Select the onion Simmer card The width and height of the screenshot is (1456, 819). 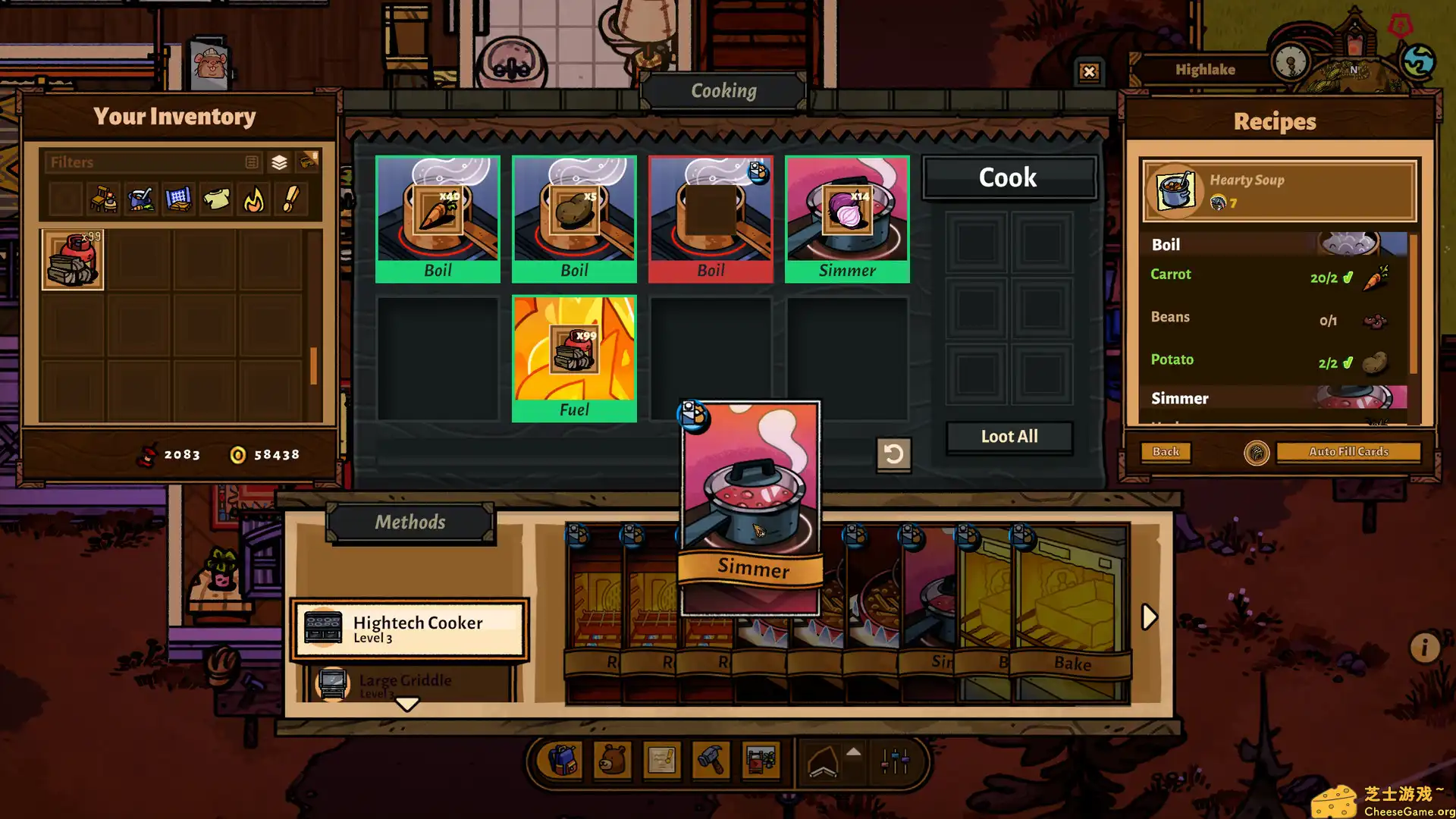pos(847,218)
